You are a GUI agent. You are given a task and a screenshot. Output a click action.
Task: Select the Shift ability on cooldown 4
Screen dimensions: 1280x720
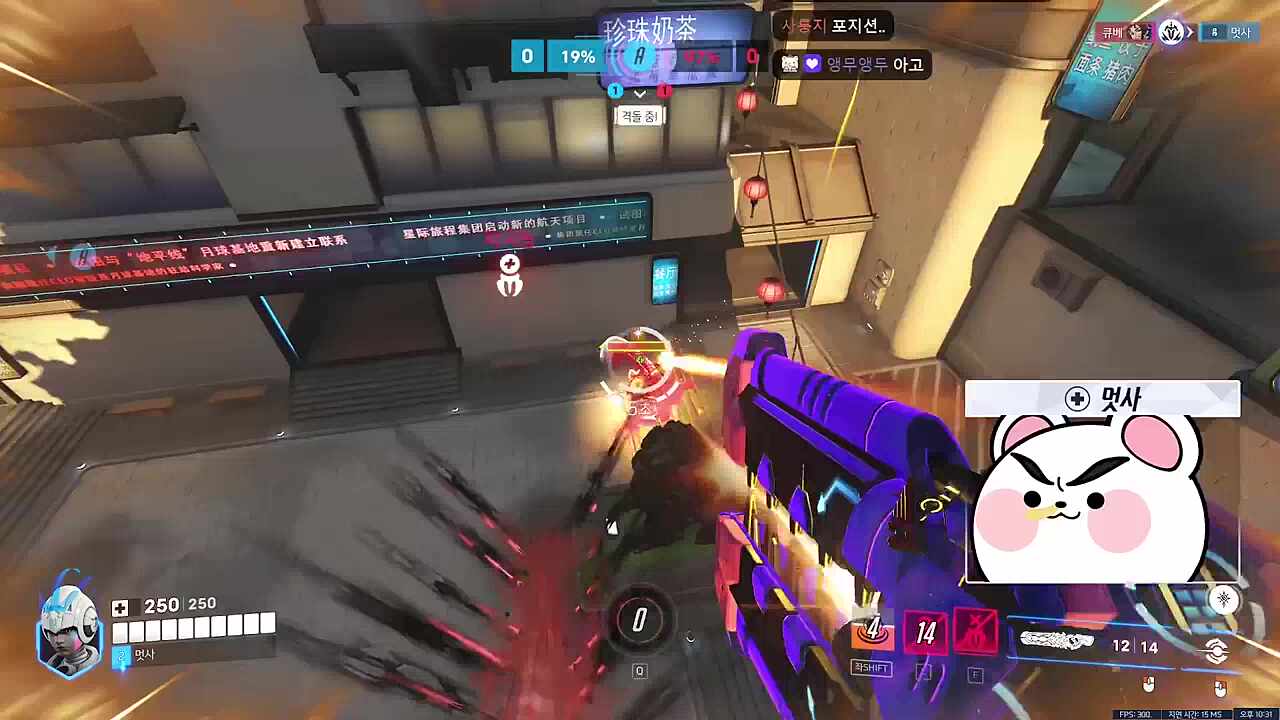click(873, 632)
